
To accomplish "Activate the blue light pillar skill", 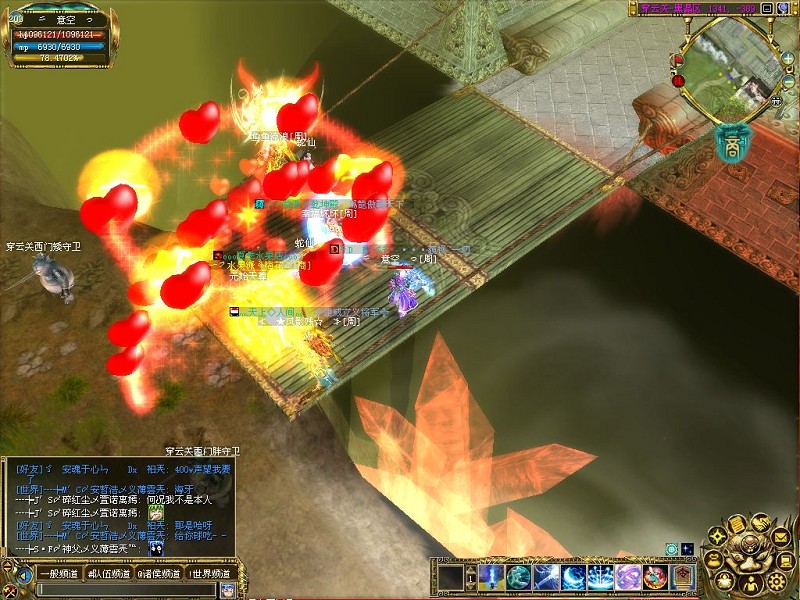I will (x=491, y=577).
